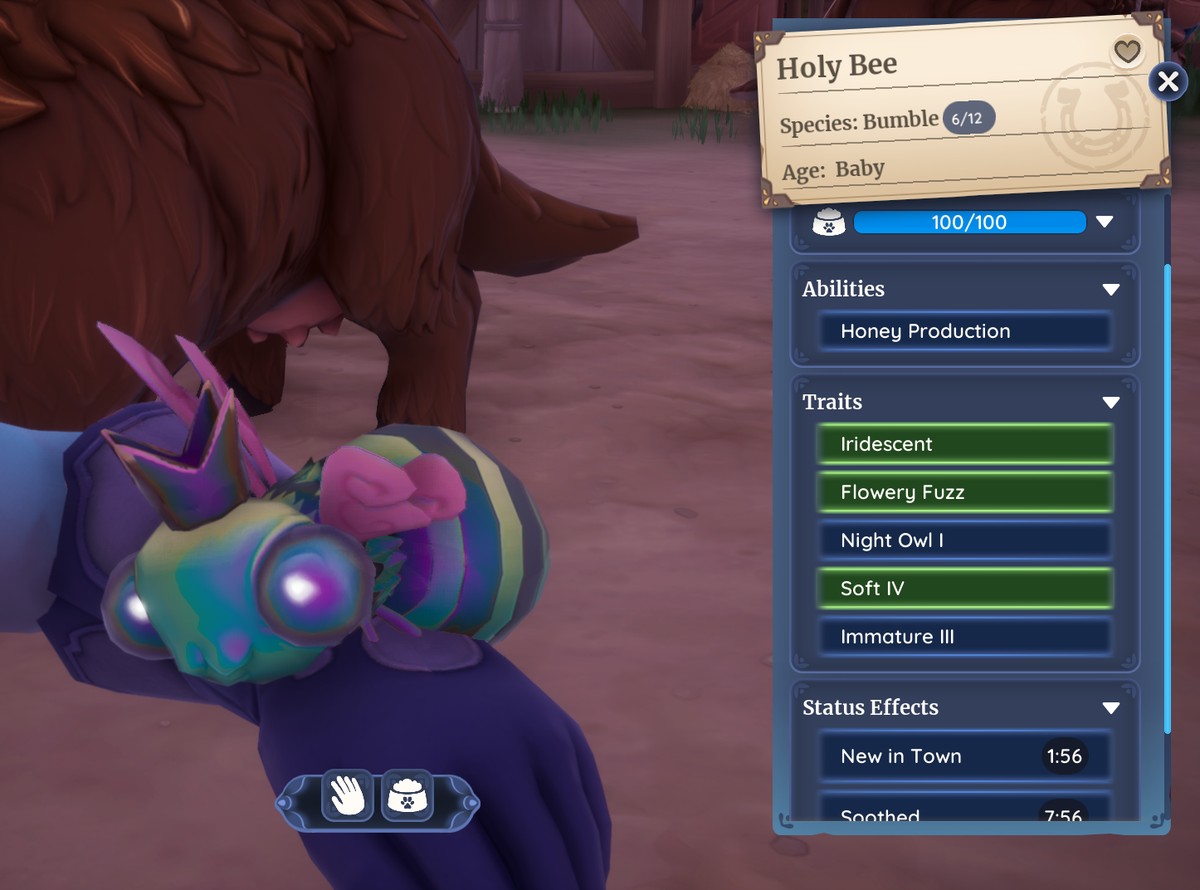This screenshot has height=890, width=1200.
Task: Select the Soft IV trait
Action: click(965, 588)
